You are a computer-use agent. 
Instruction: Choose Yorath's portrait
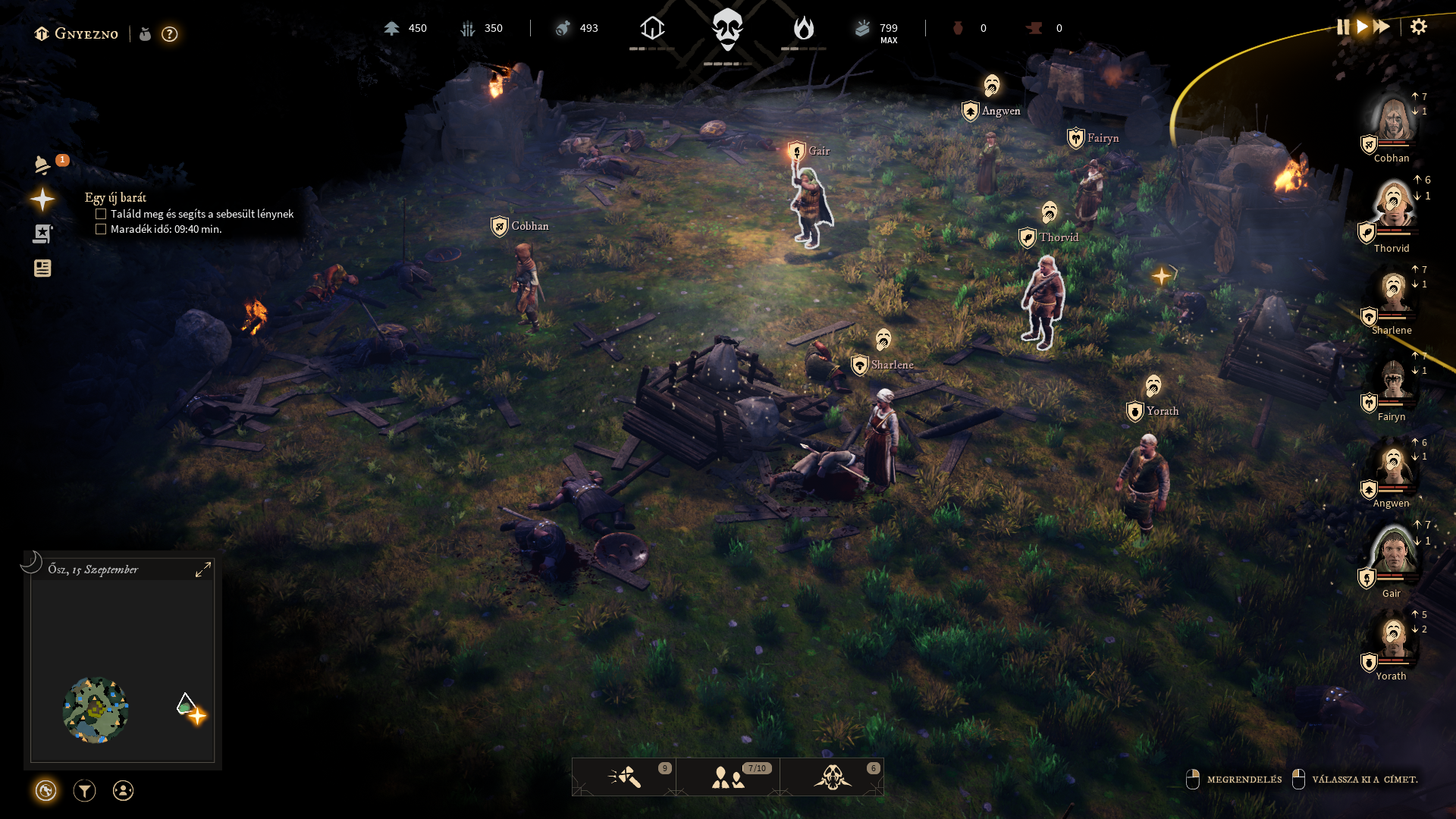pyautogui.click(x=1393, y=639)
